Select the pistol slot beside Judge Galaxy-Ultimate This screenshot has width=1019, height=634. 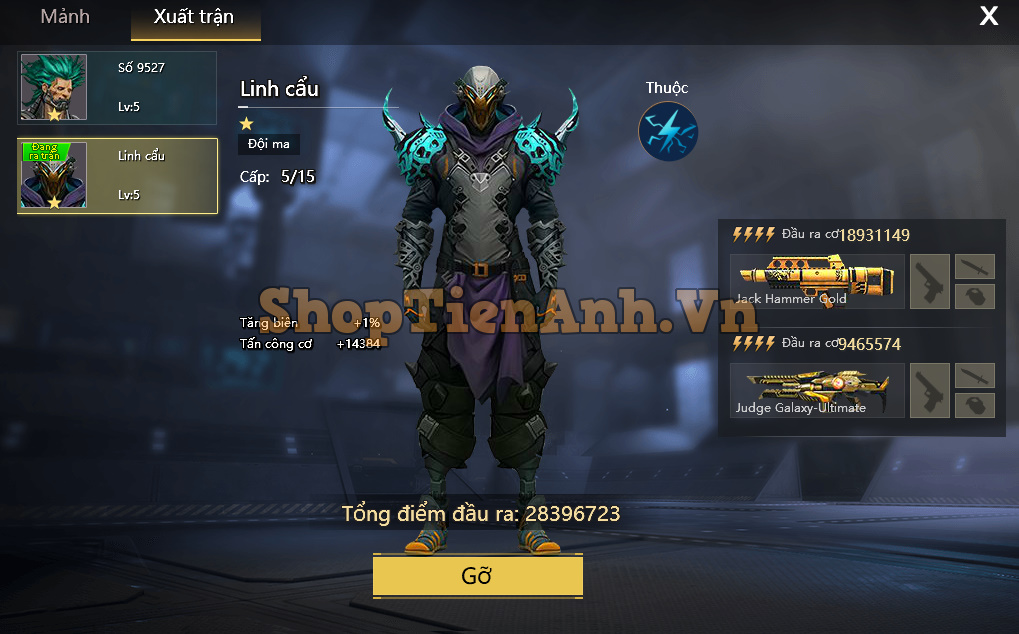click(930, 390)
